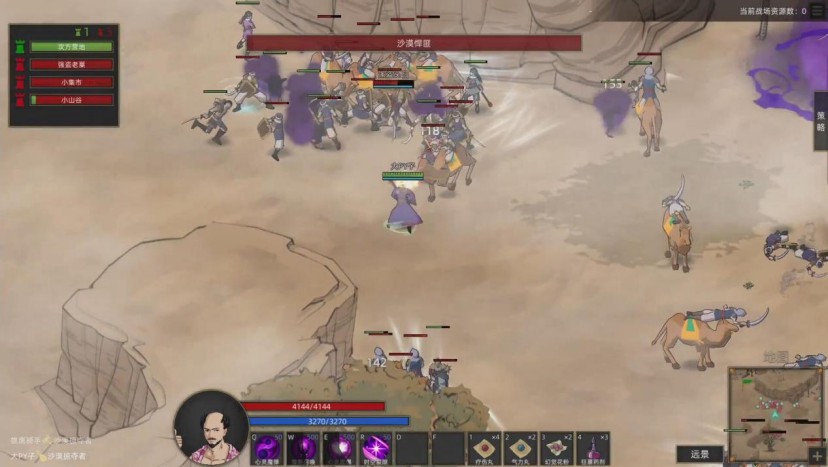Activate the Q skill 心灵魔弹
The height and width of the screenshot is (467, 828).
[x=265, y=449]
